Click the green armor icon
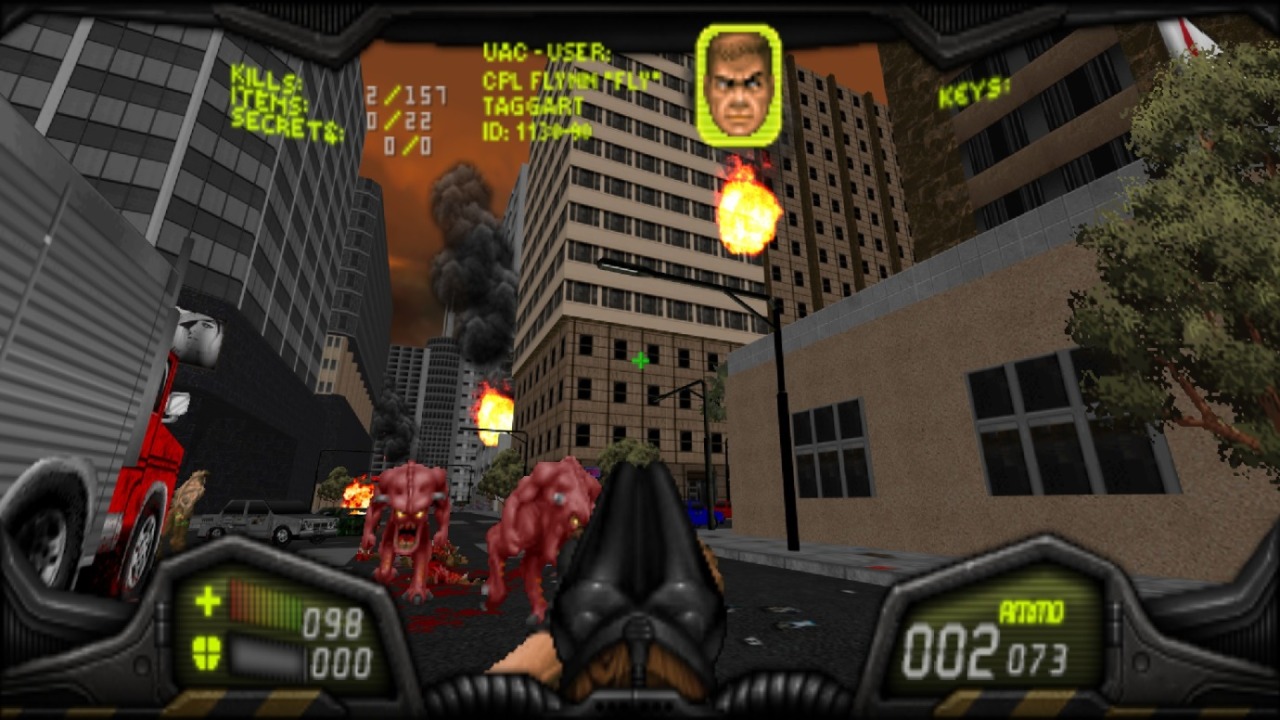 pos(207,653)
